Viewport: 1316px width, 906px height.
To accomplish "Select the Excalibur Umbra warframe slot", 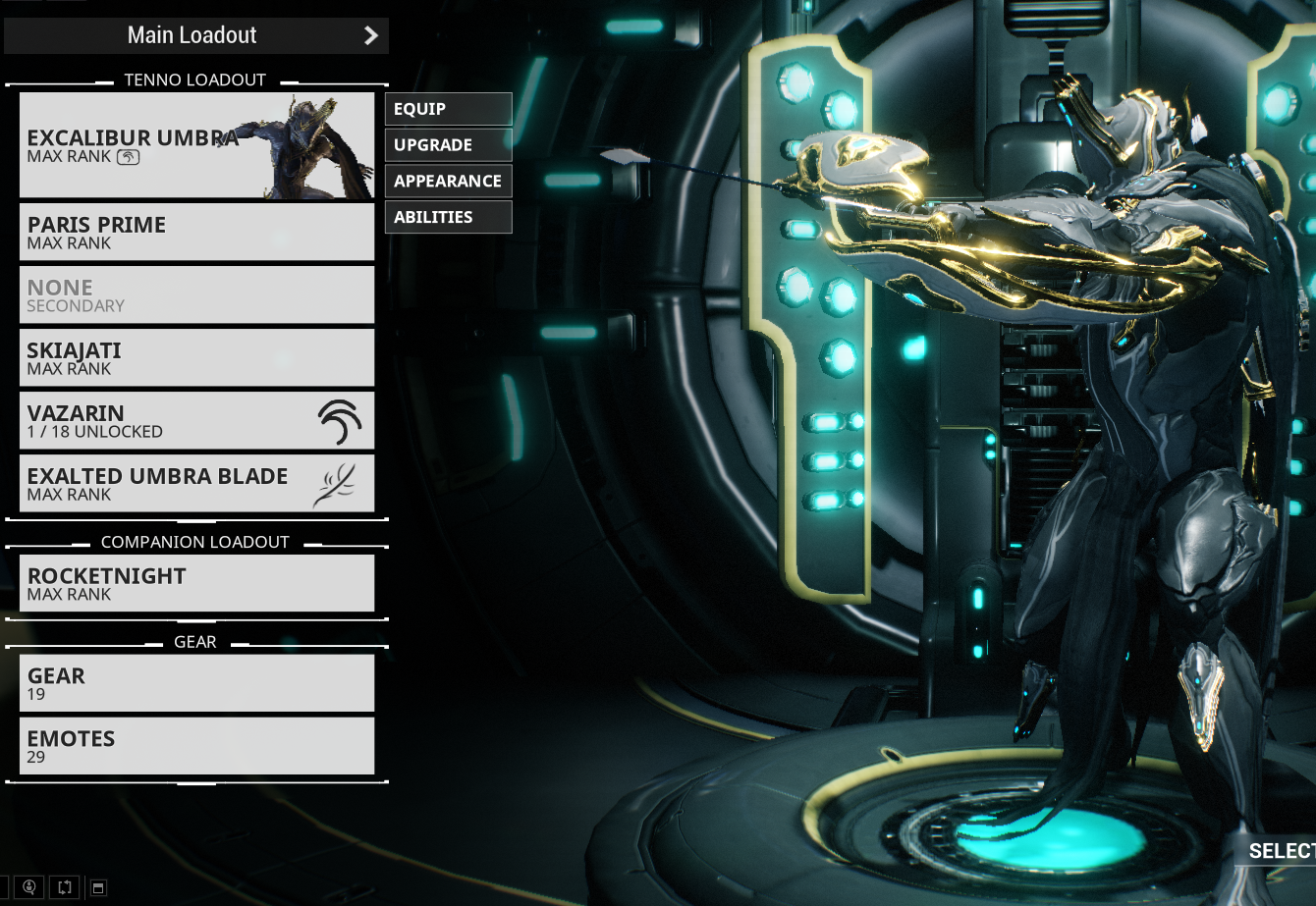I will [196, 145].
